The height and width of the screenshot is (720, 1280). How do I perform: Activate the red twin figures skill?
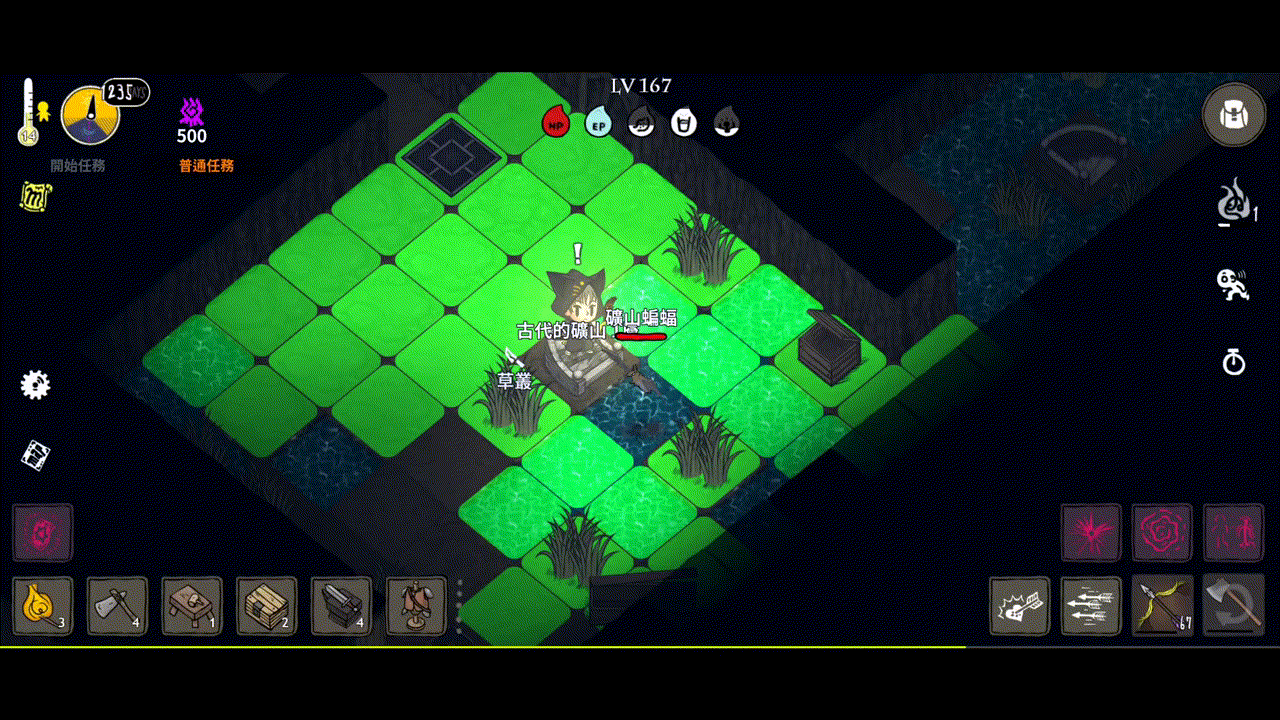coord(1233,533)
